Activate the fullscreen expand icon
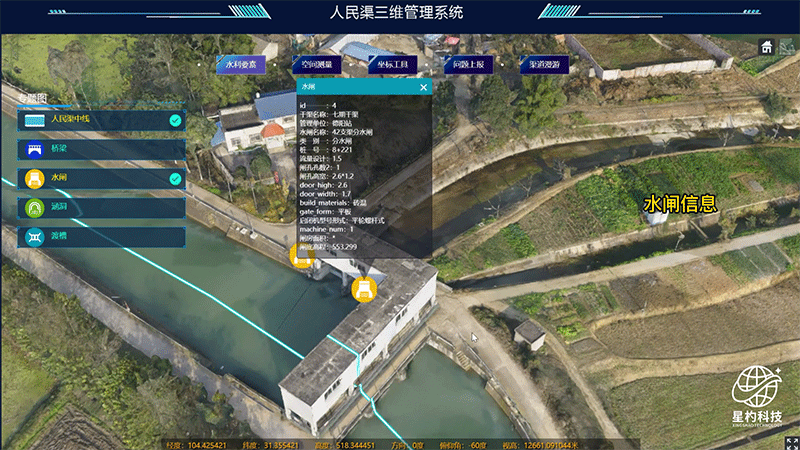 [791, 442]
